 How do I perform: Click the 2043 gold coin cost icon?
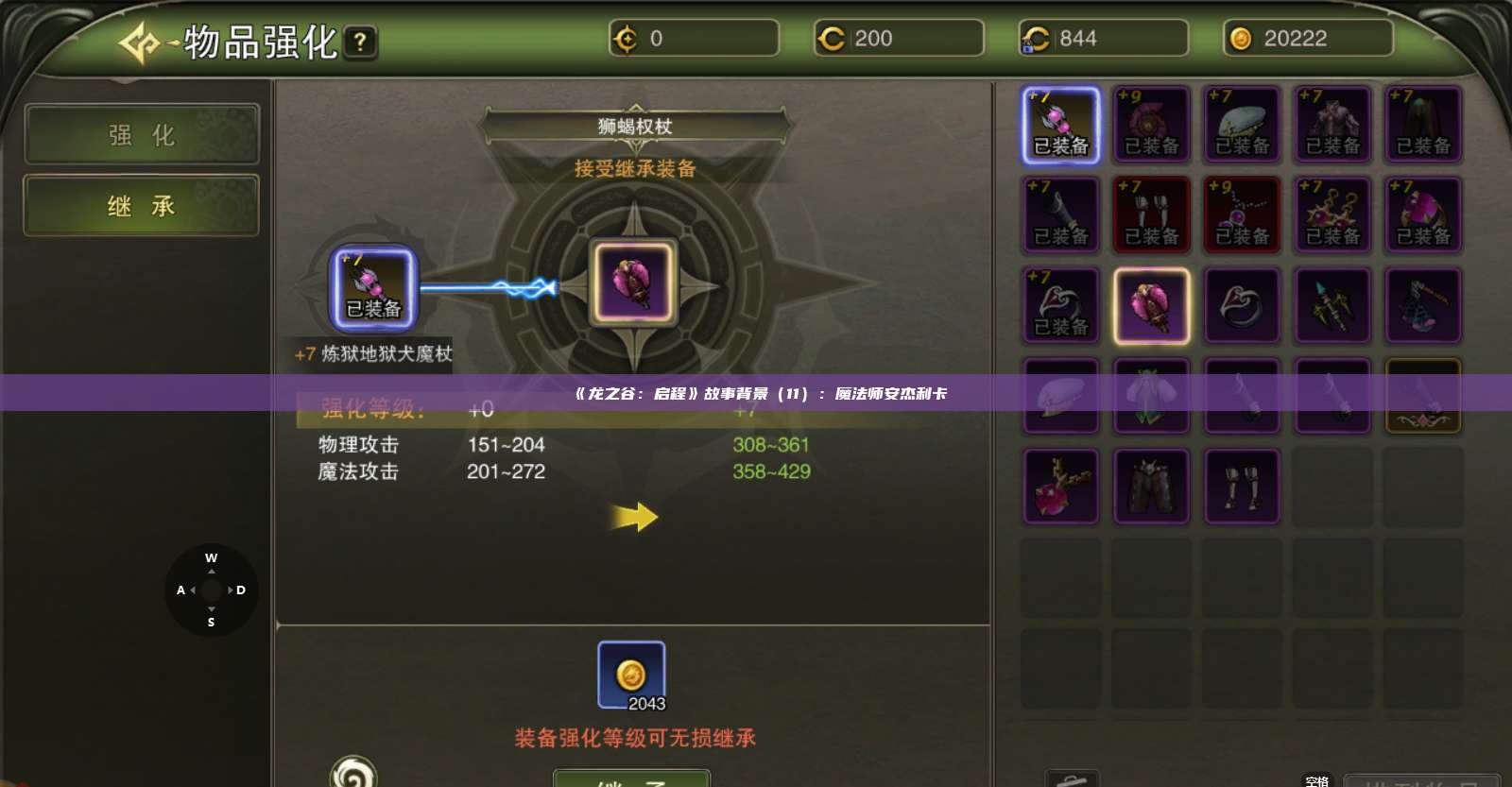coord(631,673)
